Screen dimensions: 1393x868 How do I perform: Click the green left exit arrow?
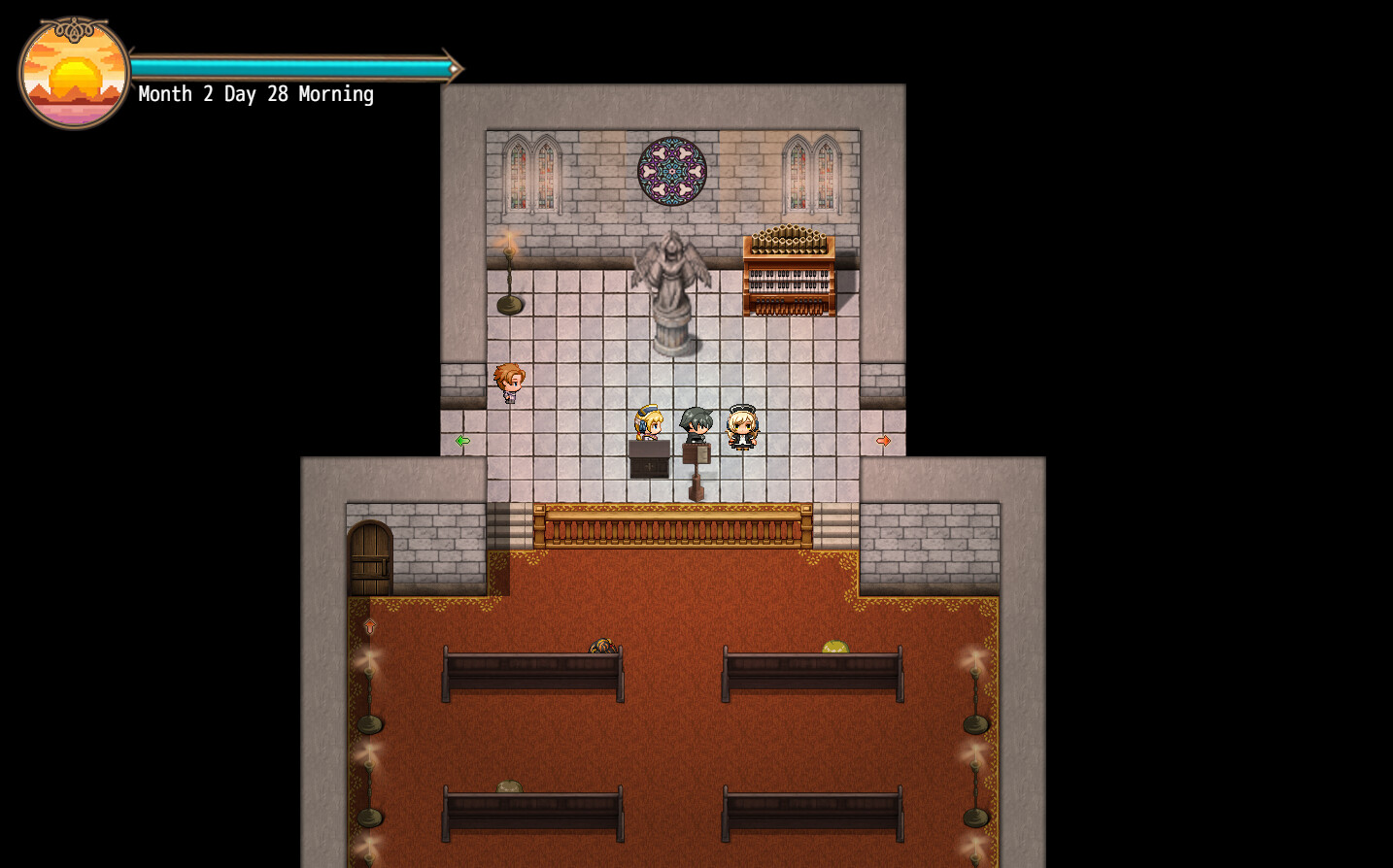[462, 441]
